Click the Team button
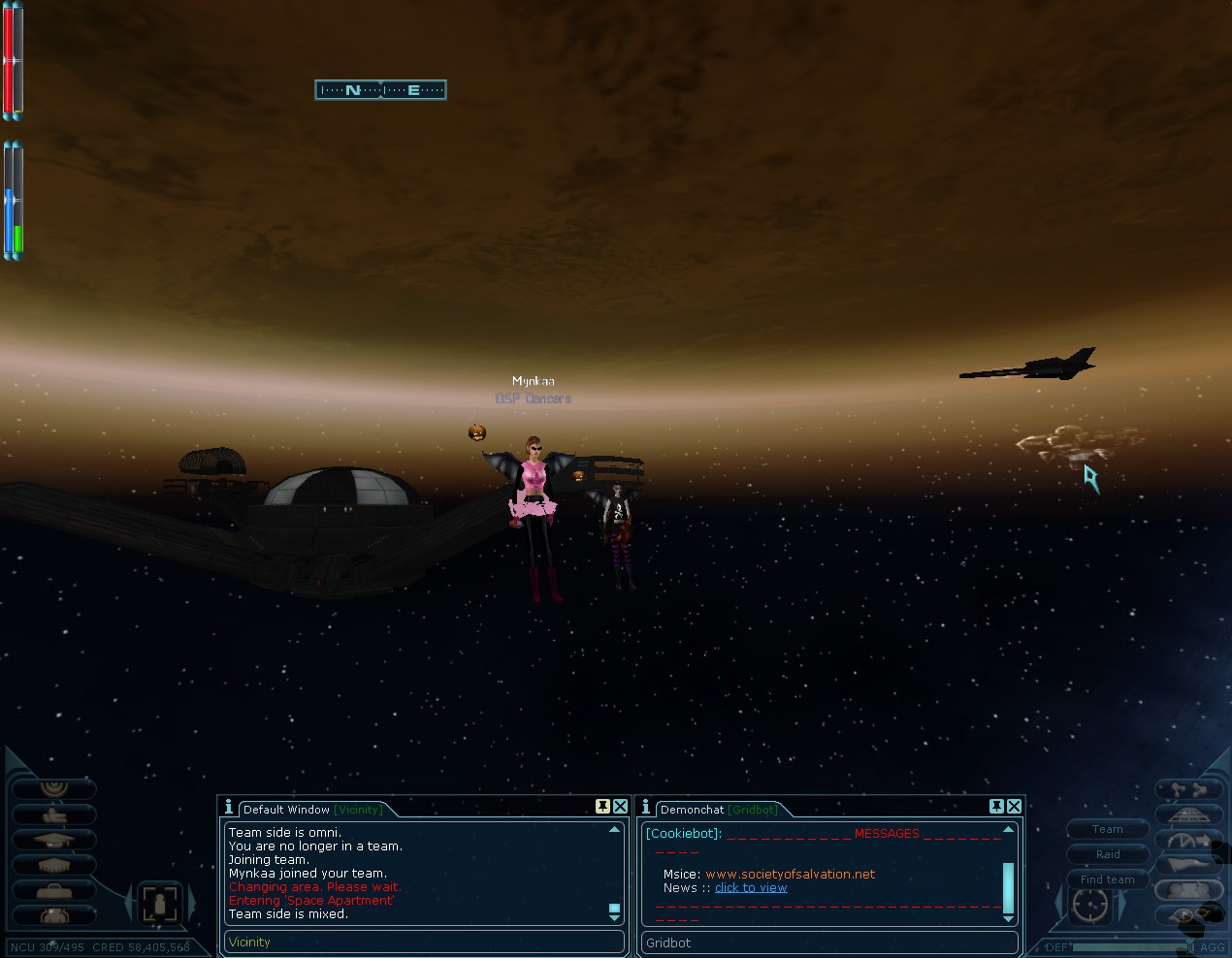Screen dimensions: 1232x958 click(x=1107, y=829)
